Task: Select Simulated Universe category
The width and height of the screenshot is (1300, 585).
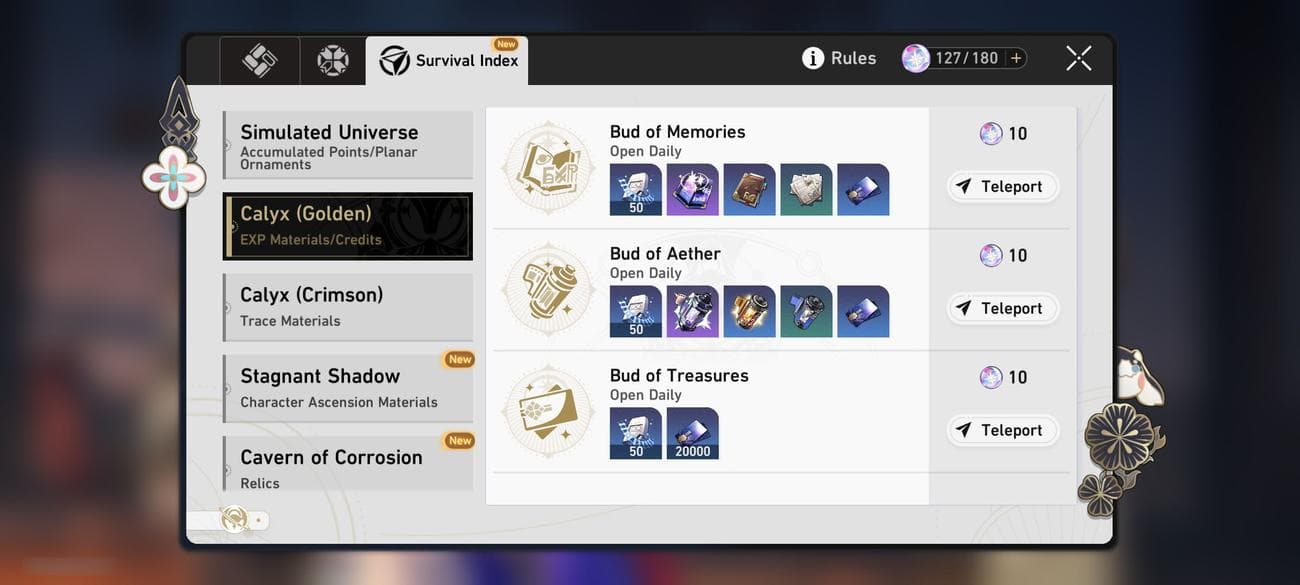Action: click(347, 145)
